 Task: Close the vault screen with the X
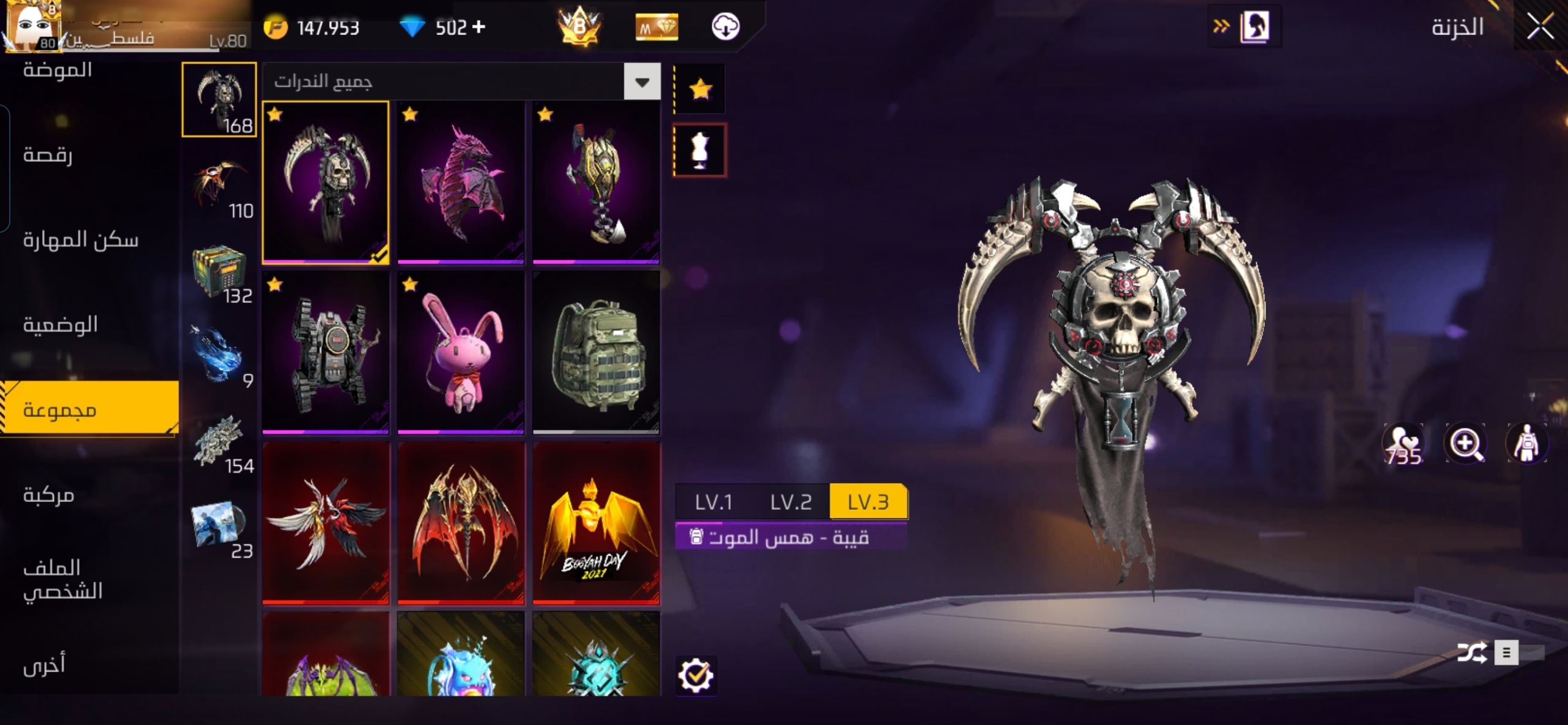click(x=1540, y=26)
